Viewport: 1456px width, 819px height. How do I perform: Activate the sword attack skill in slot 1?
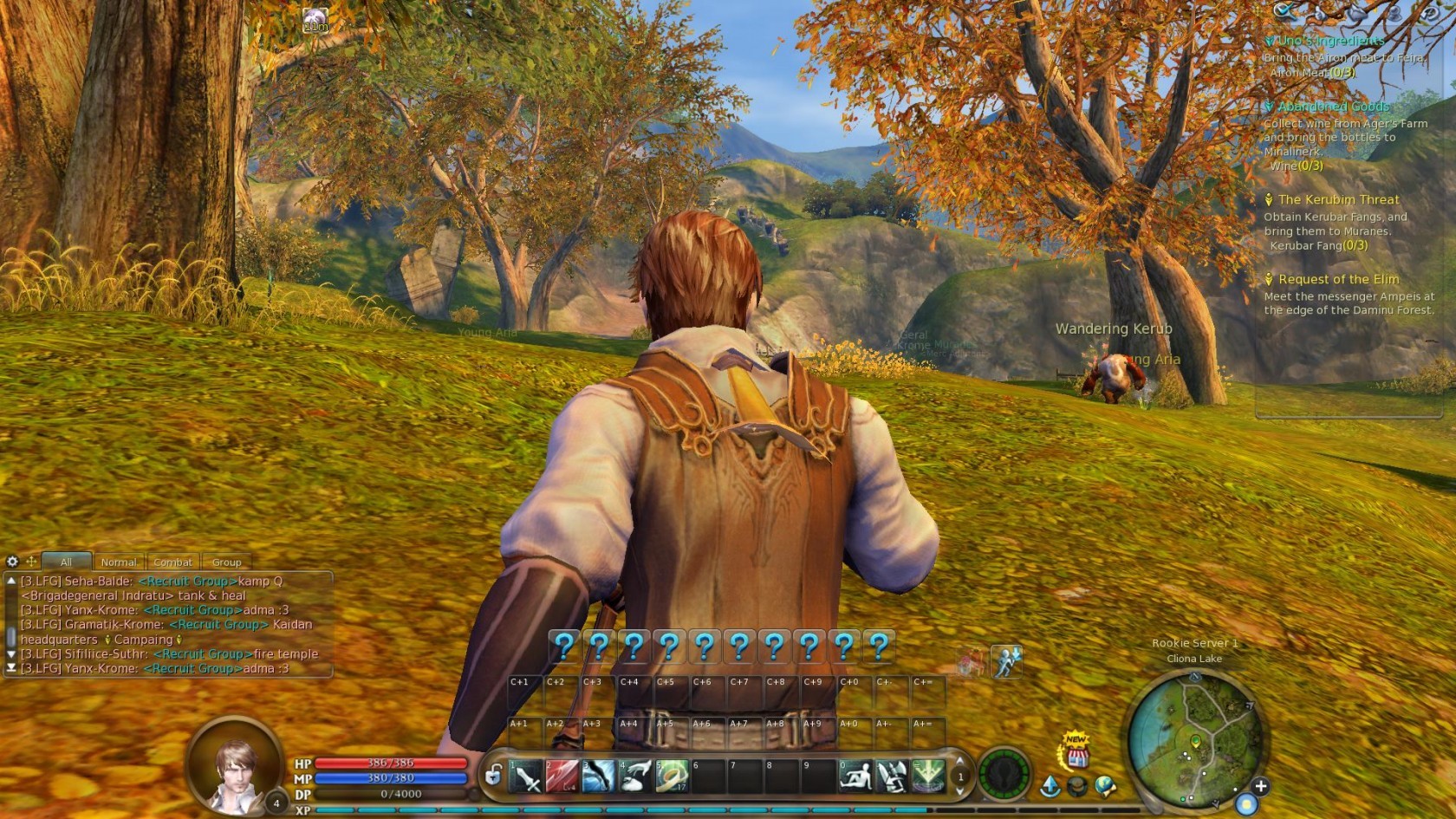[x=526, y=777]
